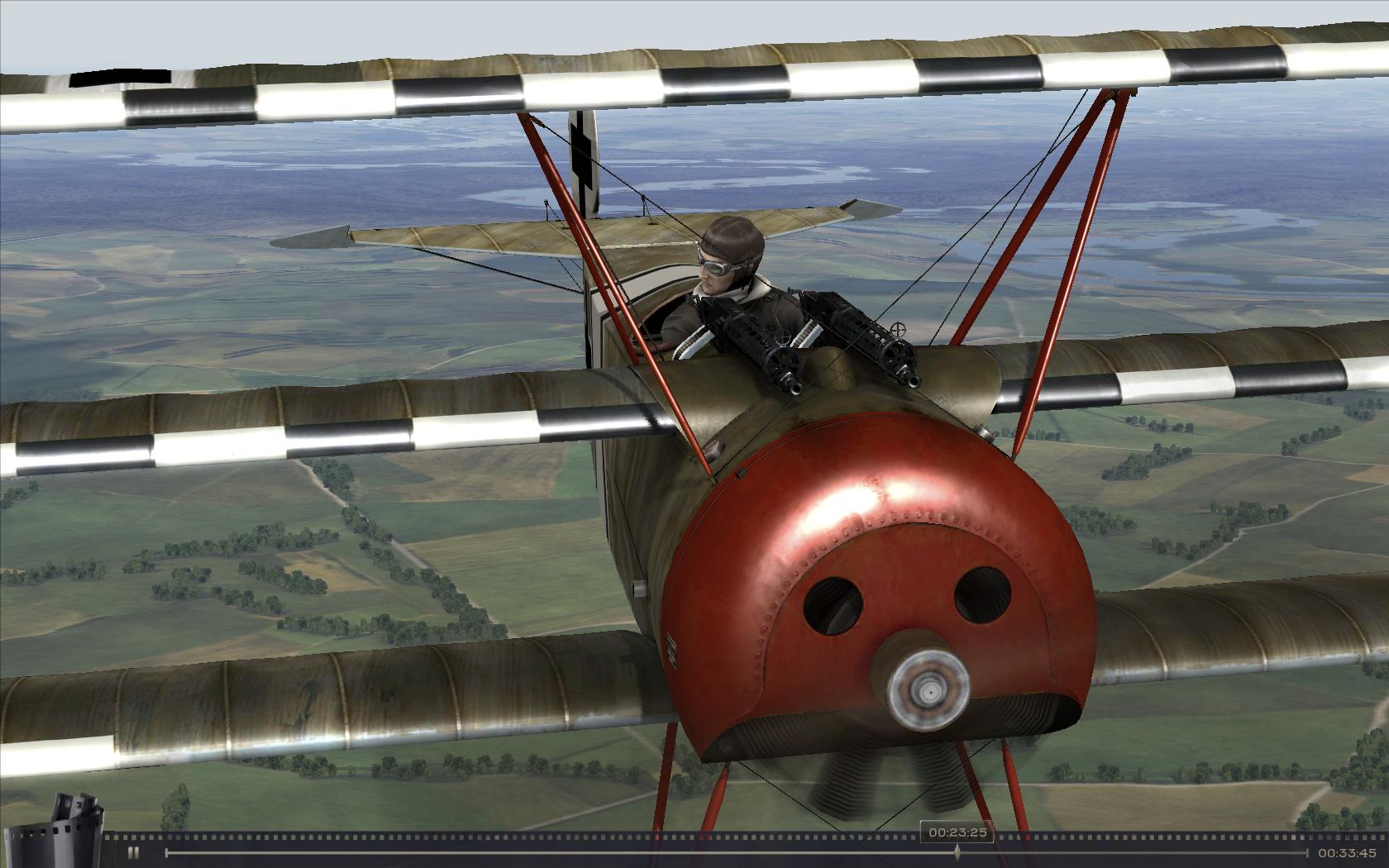Seek to the start of the replay timeline

pos(167,853)
